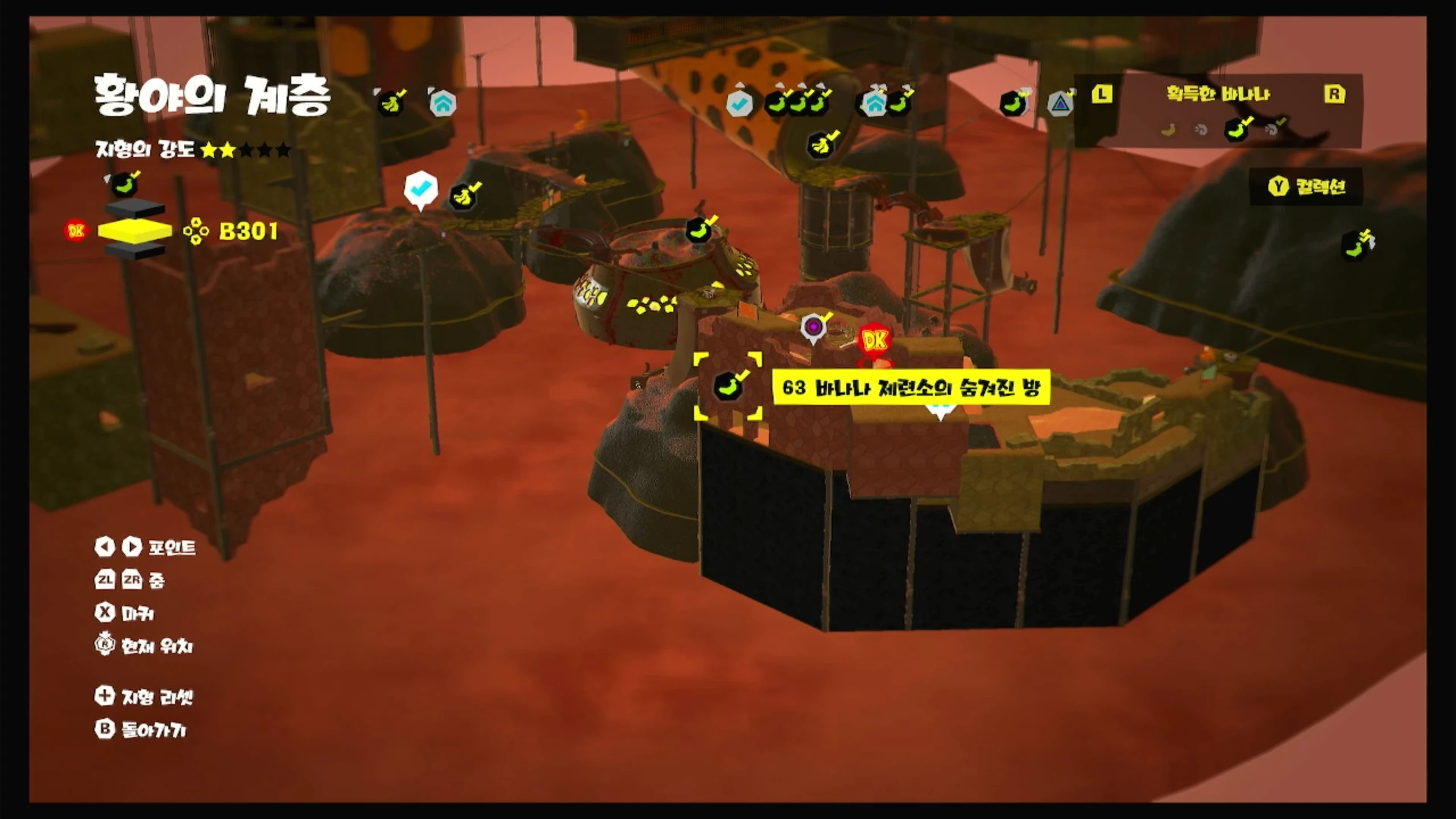
Task: Click the grey checkmark marker under the leopard-print pipe
Action: pyautogui.click(x=739, y=104)
